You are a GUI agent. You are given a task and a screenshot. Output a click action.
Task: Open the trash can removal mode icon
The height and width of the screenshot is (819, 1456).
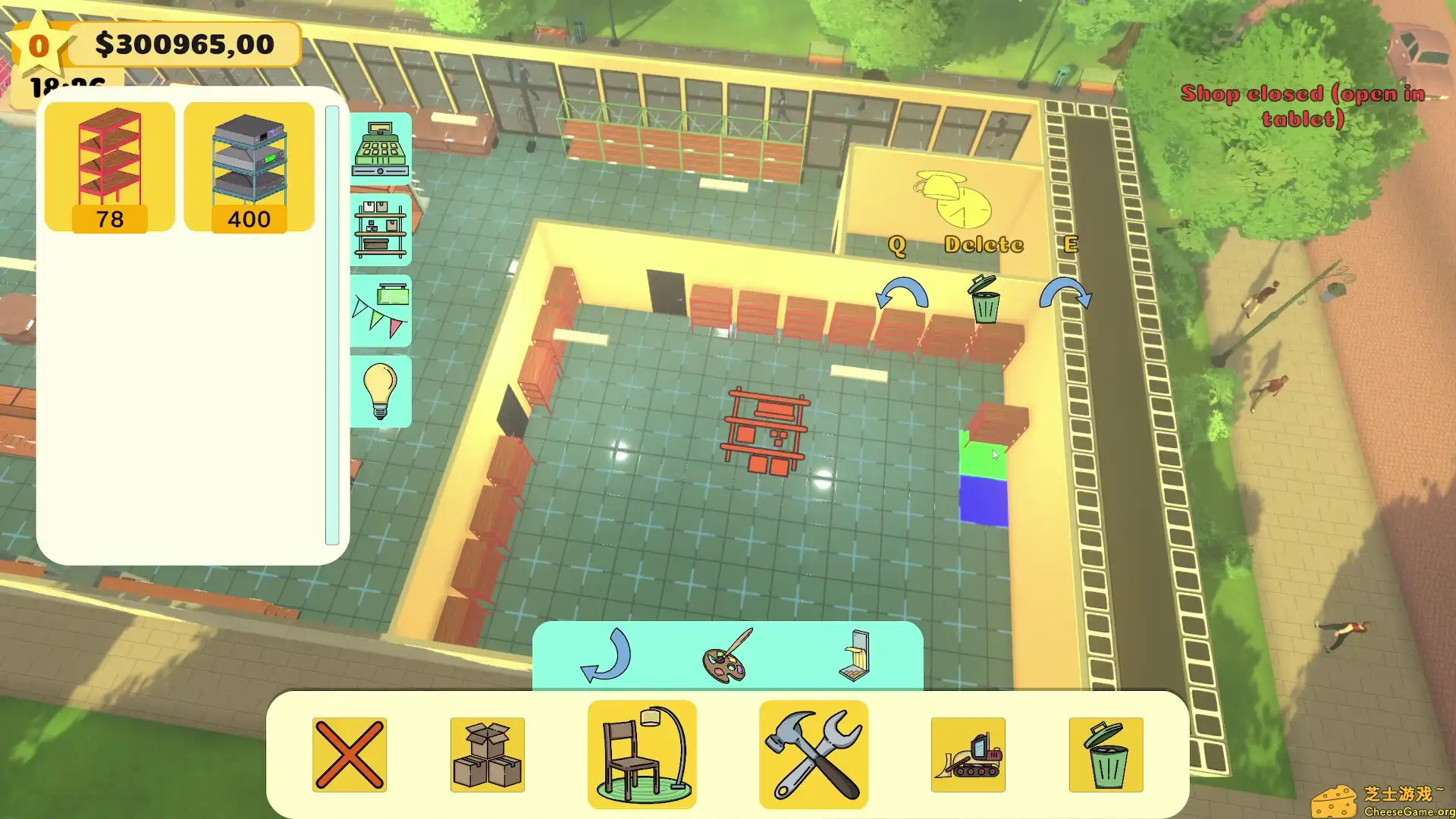(x=1106, y=755)
